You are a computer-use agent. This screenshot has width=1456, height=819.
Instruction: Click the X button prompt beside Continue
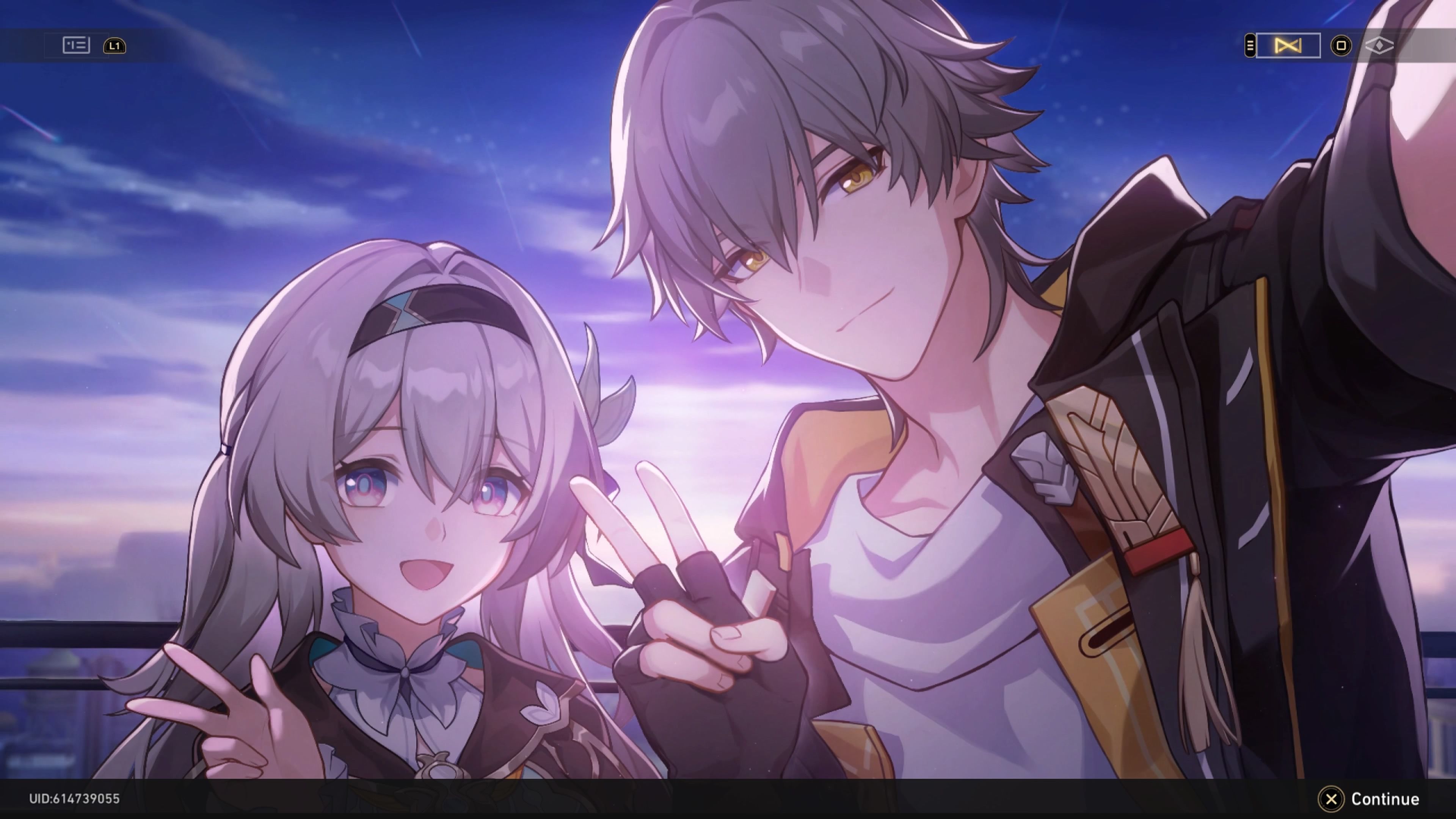tap(1332, 799)
